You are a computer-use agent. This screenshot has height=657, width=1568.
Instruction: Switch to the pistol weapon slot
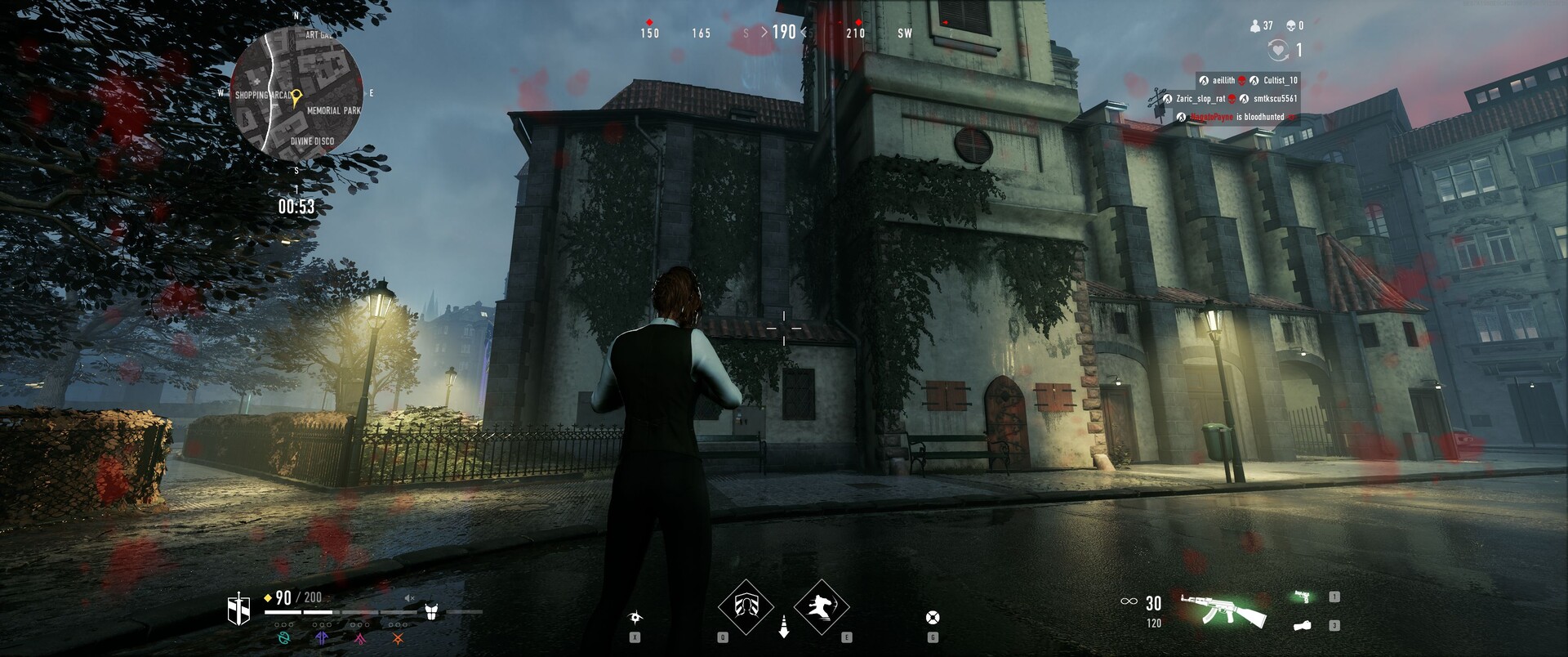pos(1303,597)
